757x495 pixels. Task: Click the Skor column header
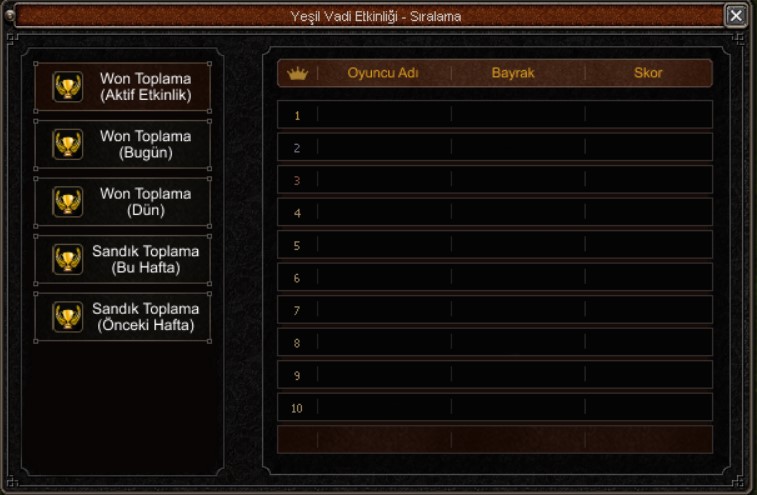(648, 73)
